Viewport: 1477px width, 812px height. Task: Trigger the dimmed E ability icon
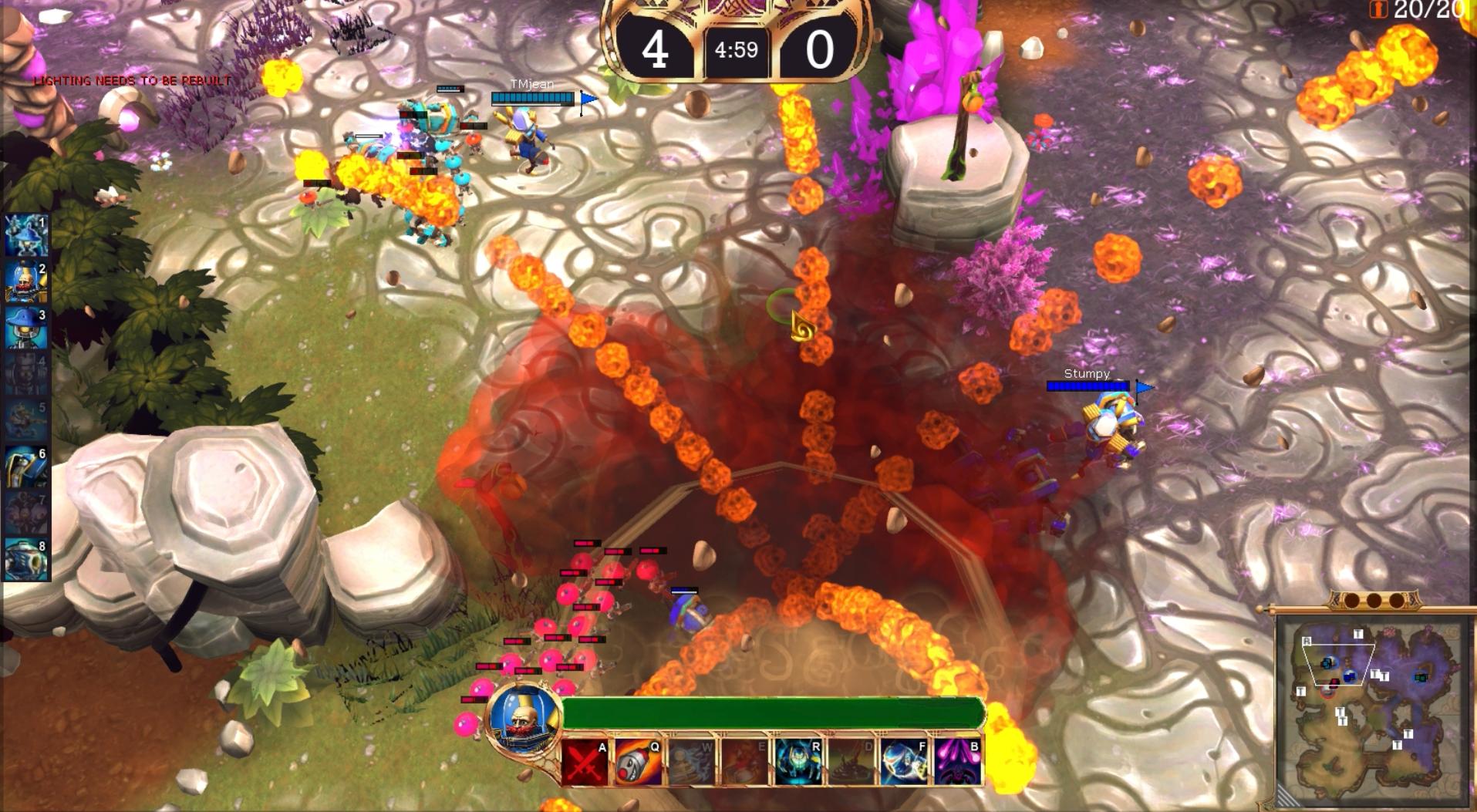pos(745,762)
